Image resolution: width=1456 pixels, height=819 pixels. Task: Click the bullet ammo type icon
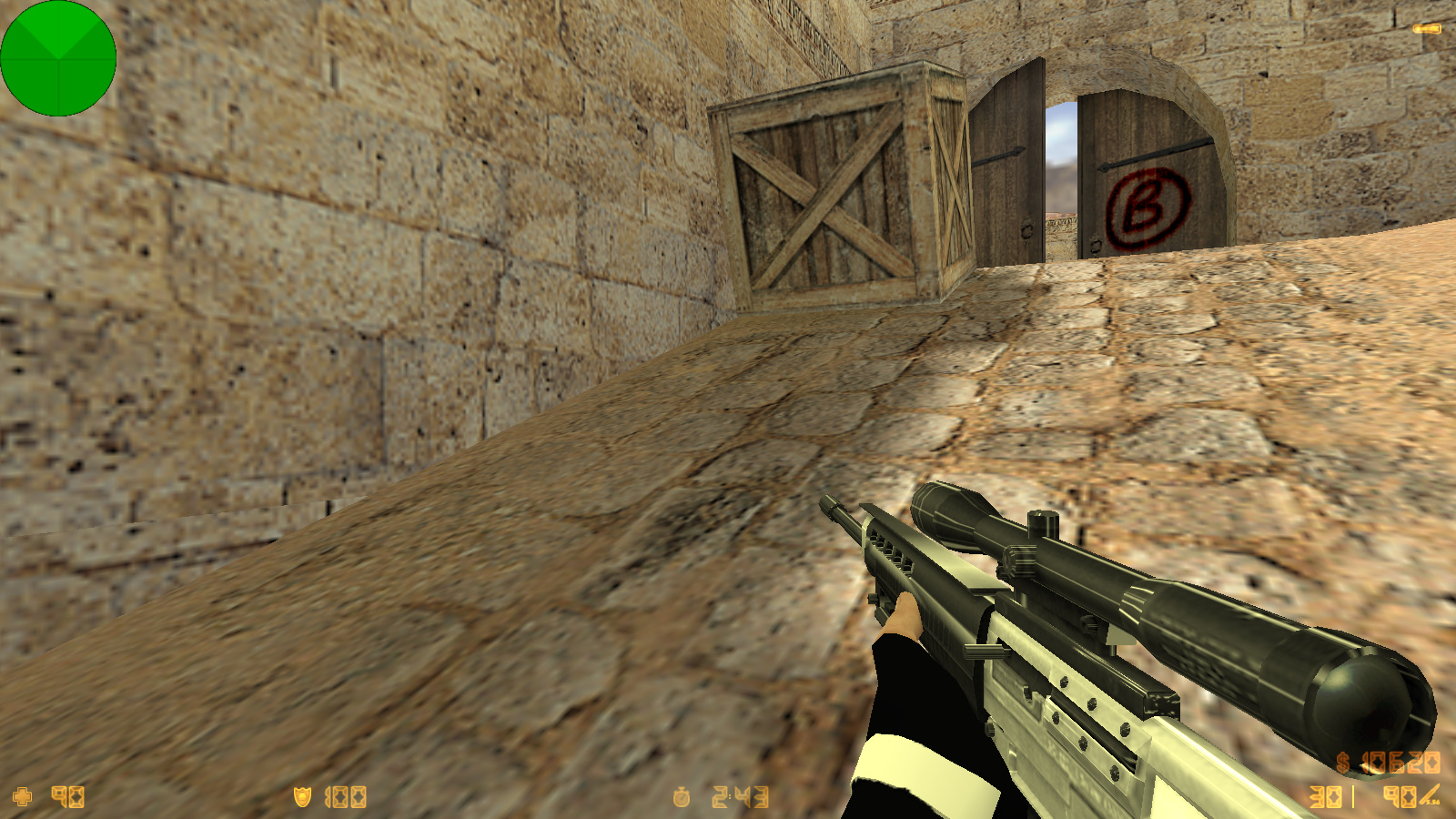click(1430, 797)
